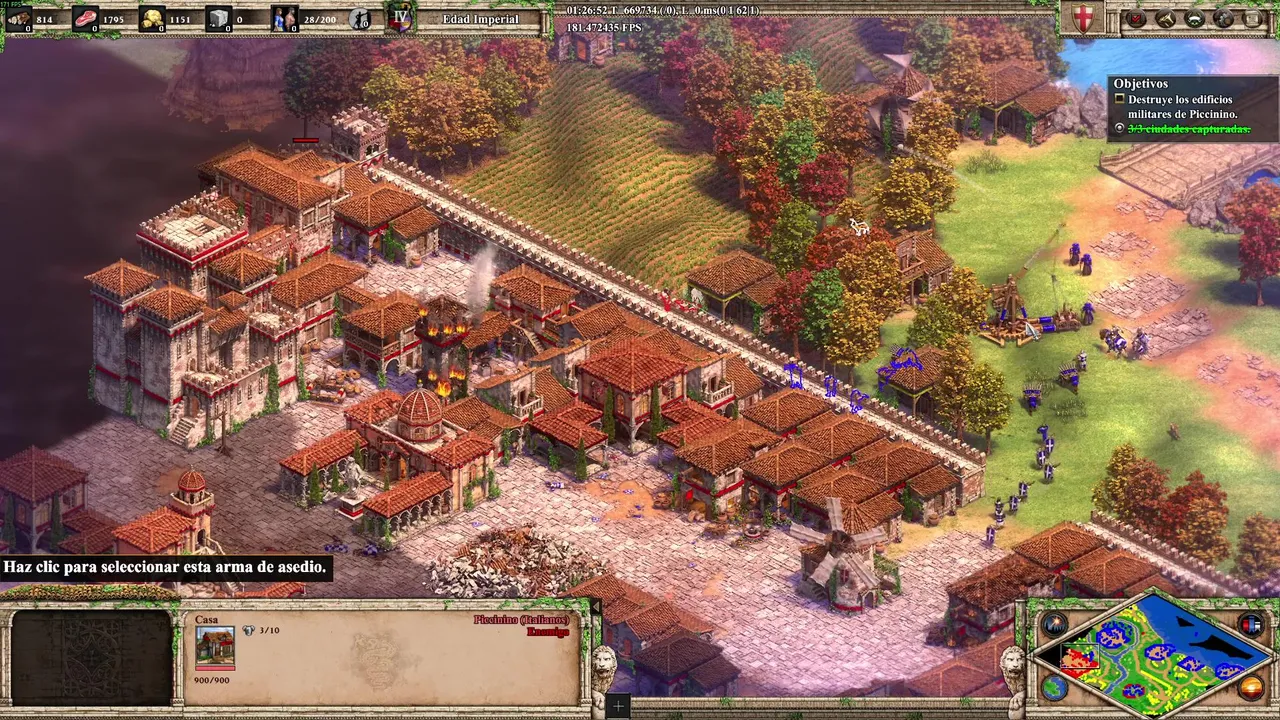The width and height of the screenshot is (1280, 720).
Task: Open the tech tree gear icon
Action: coord(1224,18)
